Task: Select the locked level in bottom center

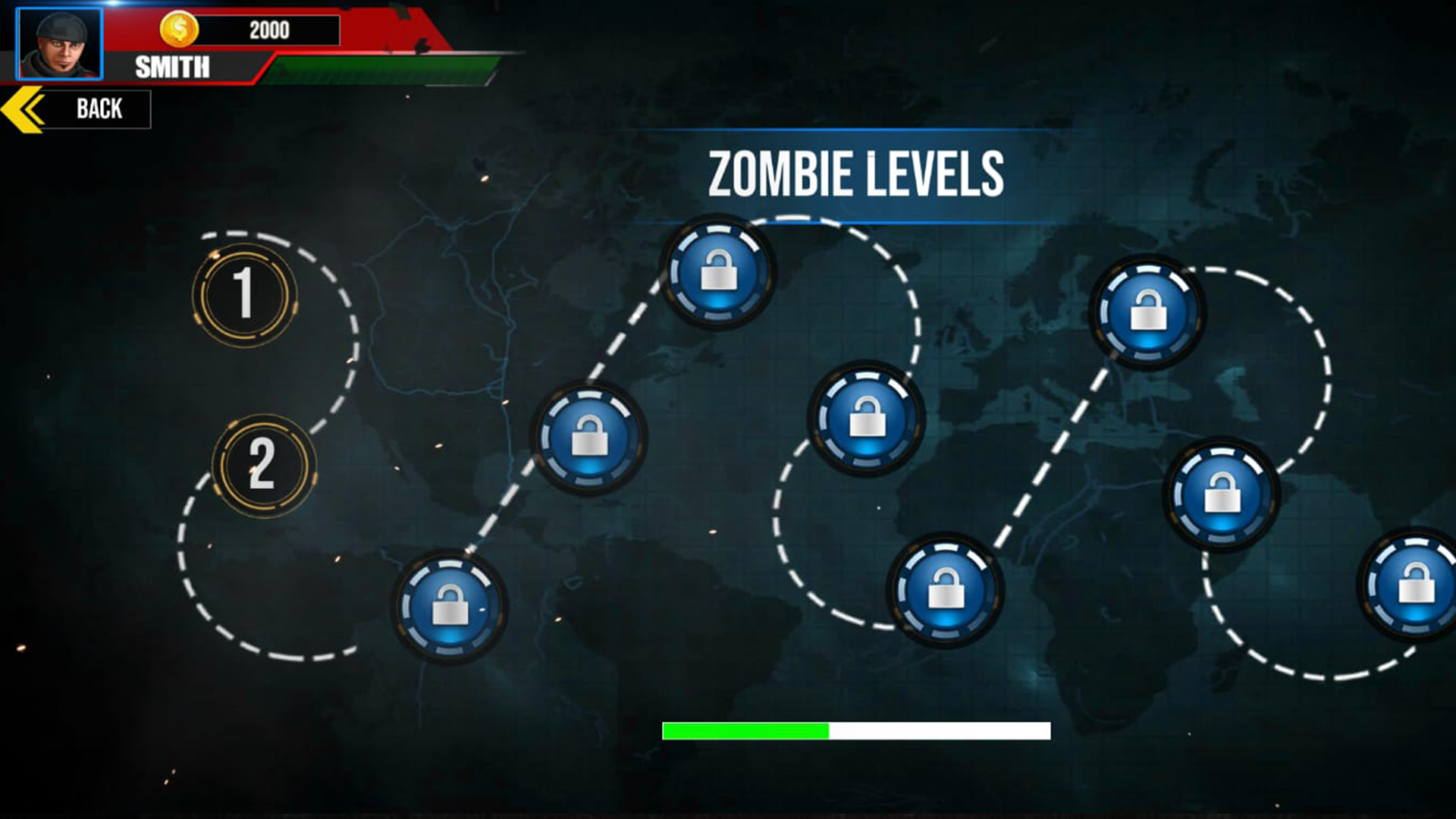Action: pos(944,588)
